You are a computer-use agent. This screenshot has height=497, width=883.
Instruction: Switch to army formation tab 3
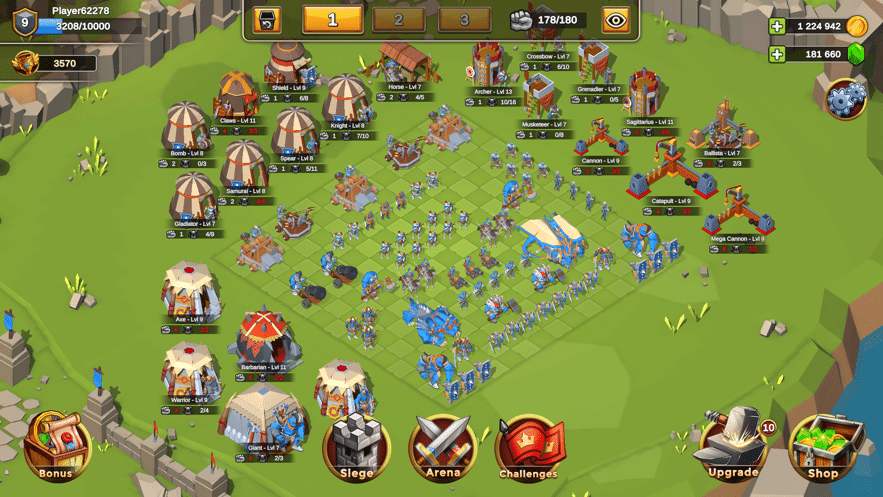[x=464, y=19]
